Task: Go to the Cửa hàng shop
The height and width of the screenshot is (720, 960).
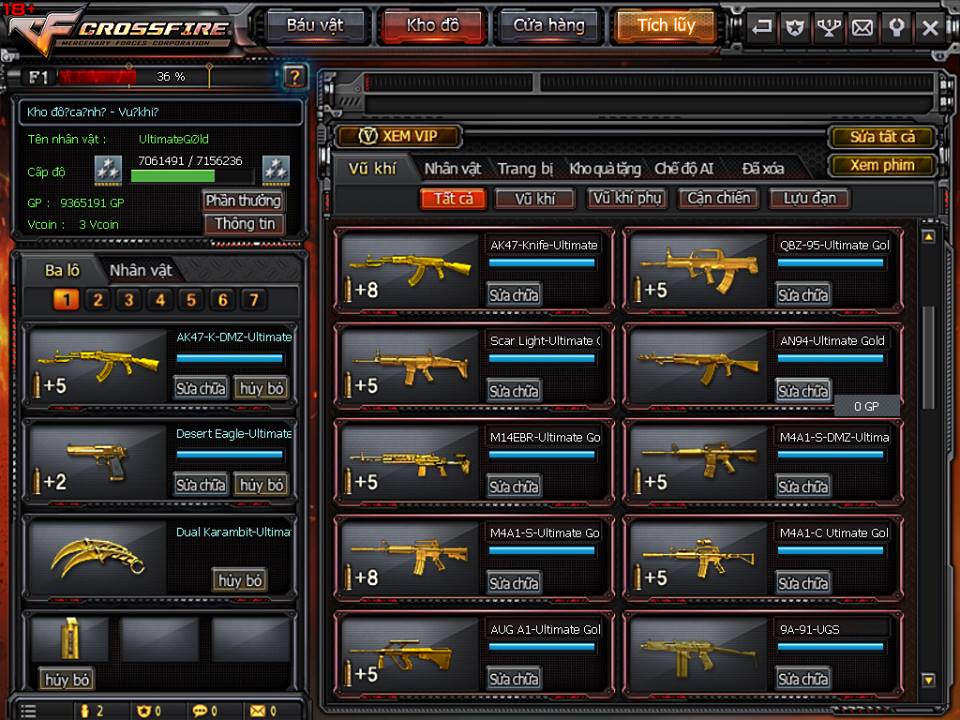Action: pyautogui.click(x=548, y=26)
